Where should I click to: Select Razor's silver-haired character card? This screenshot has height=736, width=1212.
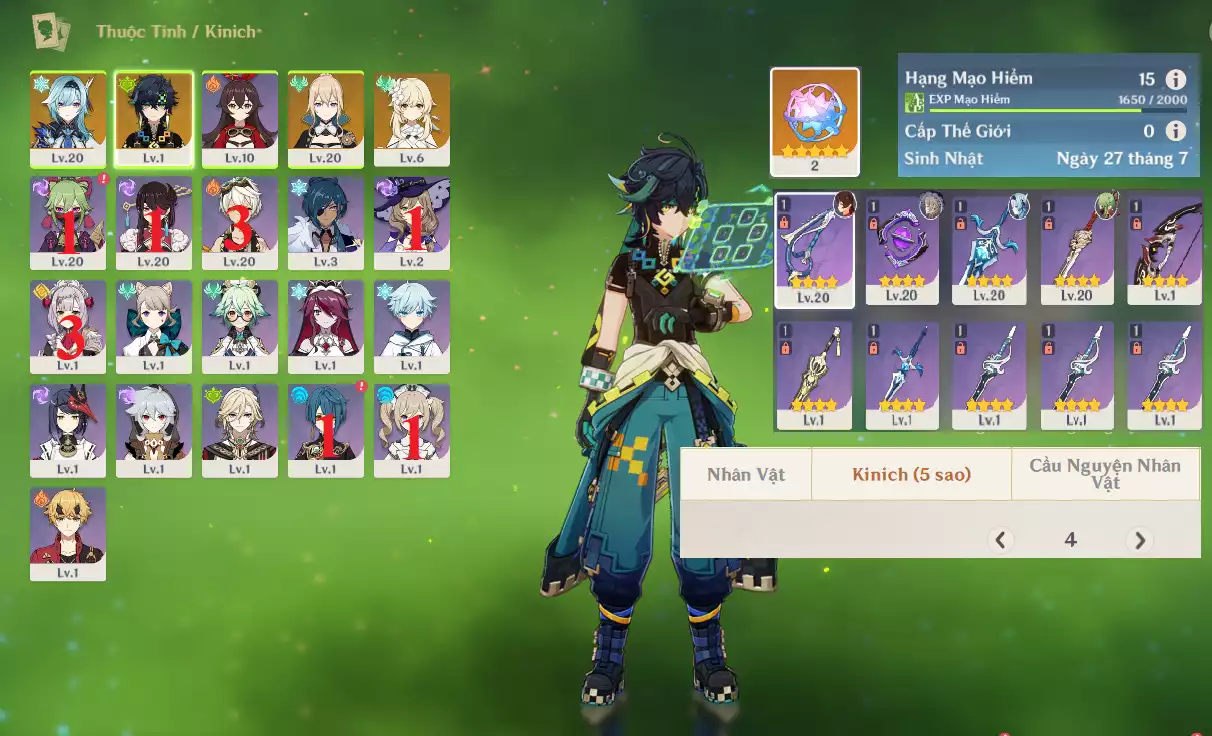[x=153, y=430]
